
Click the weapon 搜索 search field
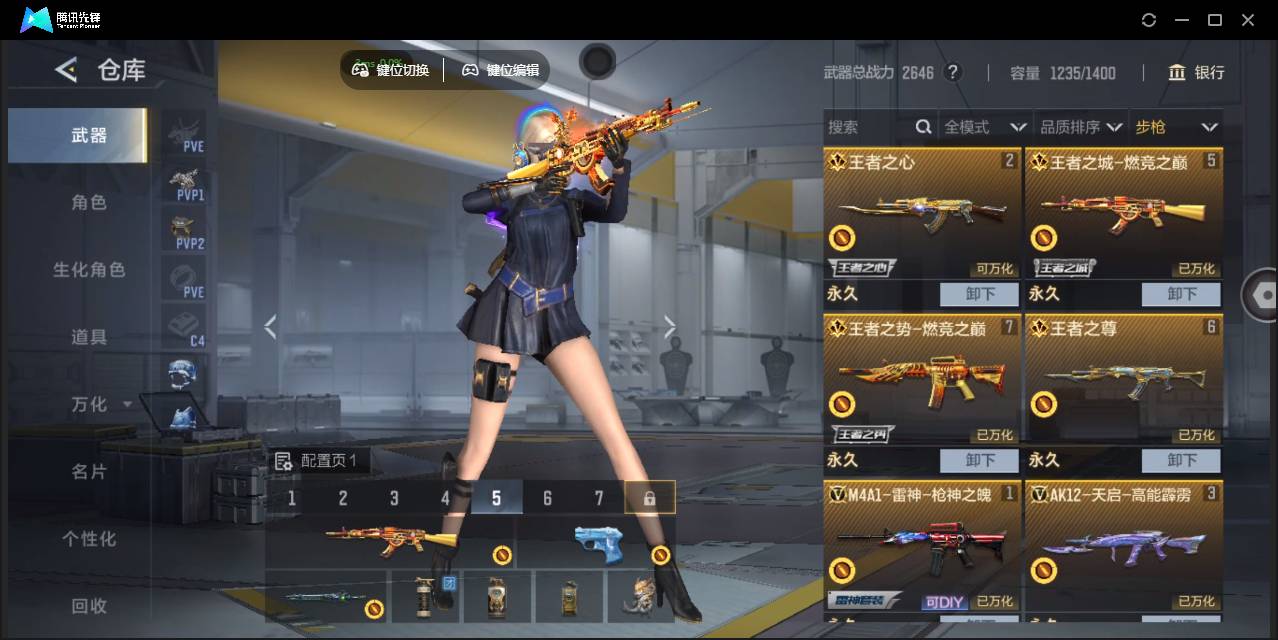point(868,127)
